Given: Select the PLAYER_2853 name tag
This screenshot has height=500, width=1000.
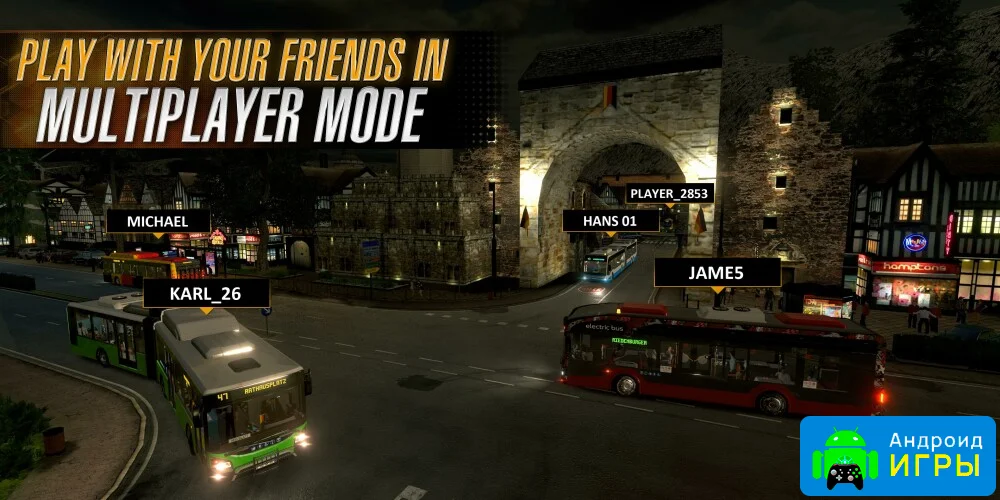Looking at the screenshot, I should pyautogui.click(x=669, y=193).
